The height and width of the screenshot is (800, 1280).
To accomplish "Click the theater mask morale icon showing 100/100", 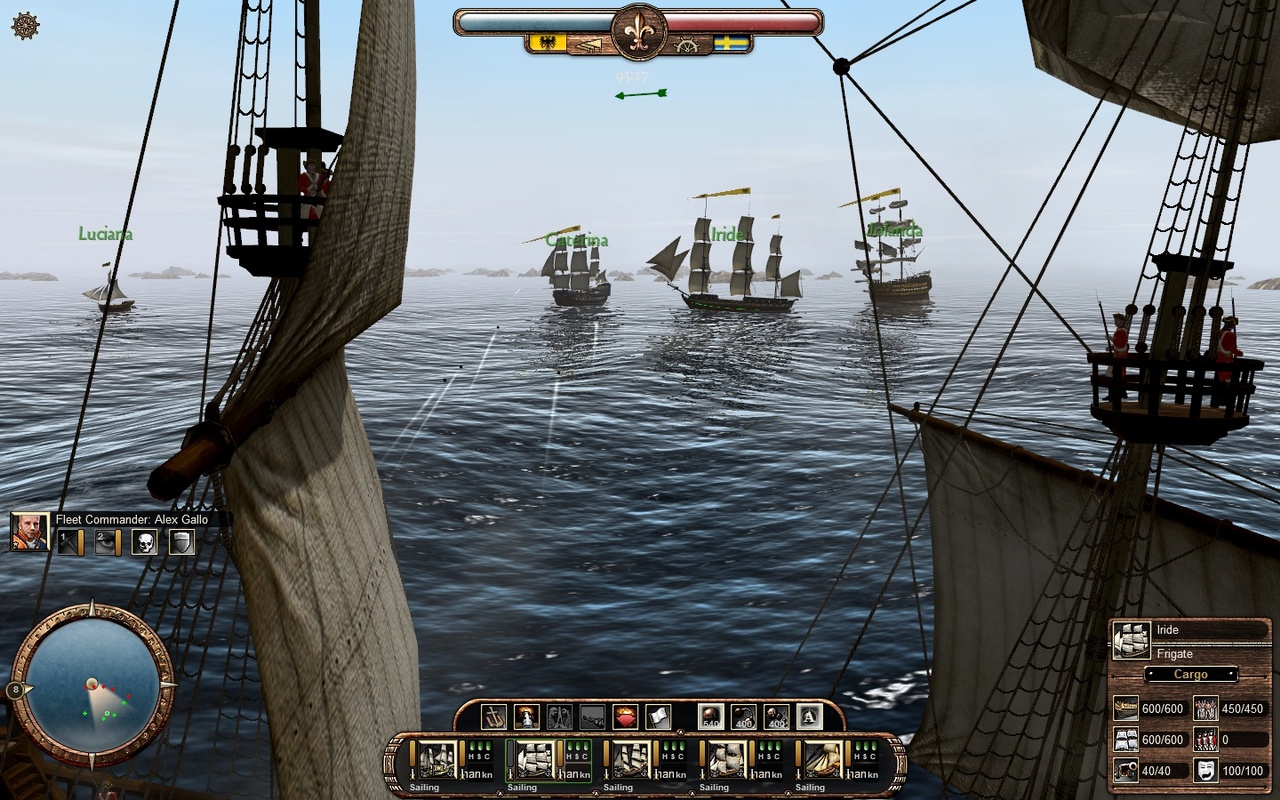I will [1207, 770].
